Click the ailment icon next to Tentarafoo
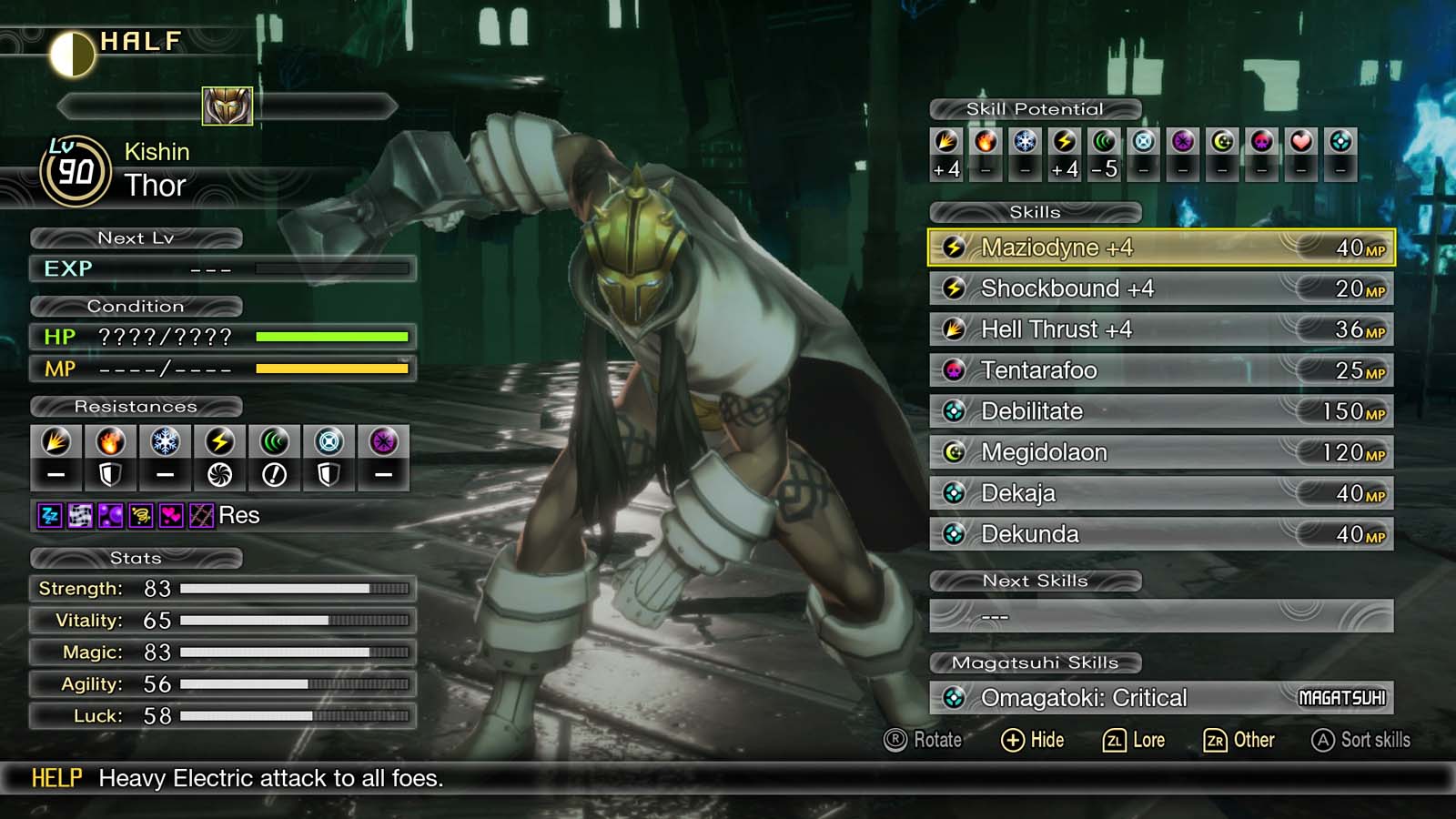 coord(954,370)
